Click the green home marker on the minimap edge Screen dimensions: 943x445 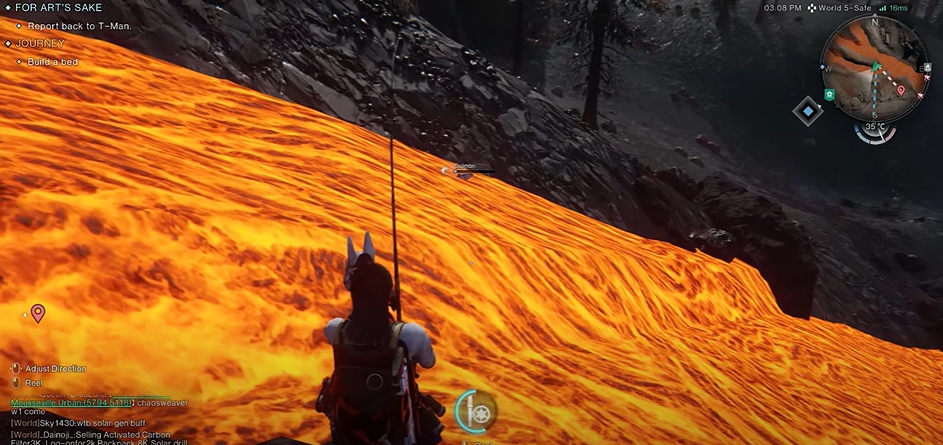tap(829, 94)
